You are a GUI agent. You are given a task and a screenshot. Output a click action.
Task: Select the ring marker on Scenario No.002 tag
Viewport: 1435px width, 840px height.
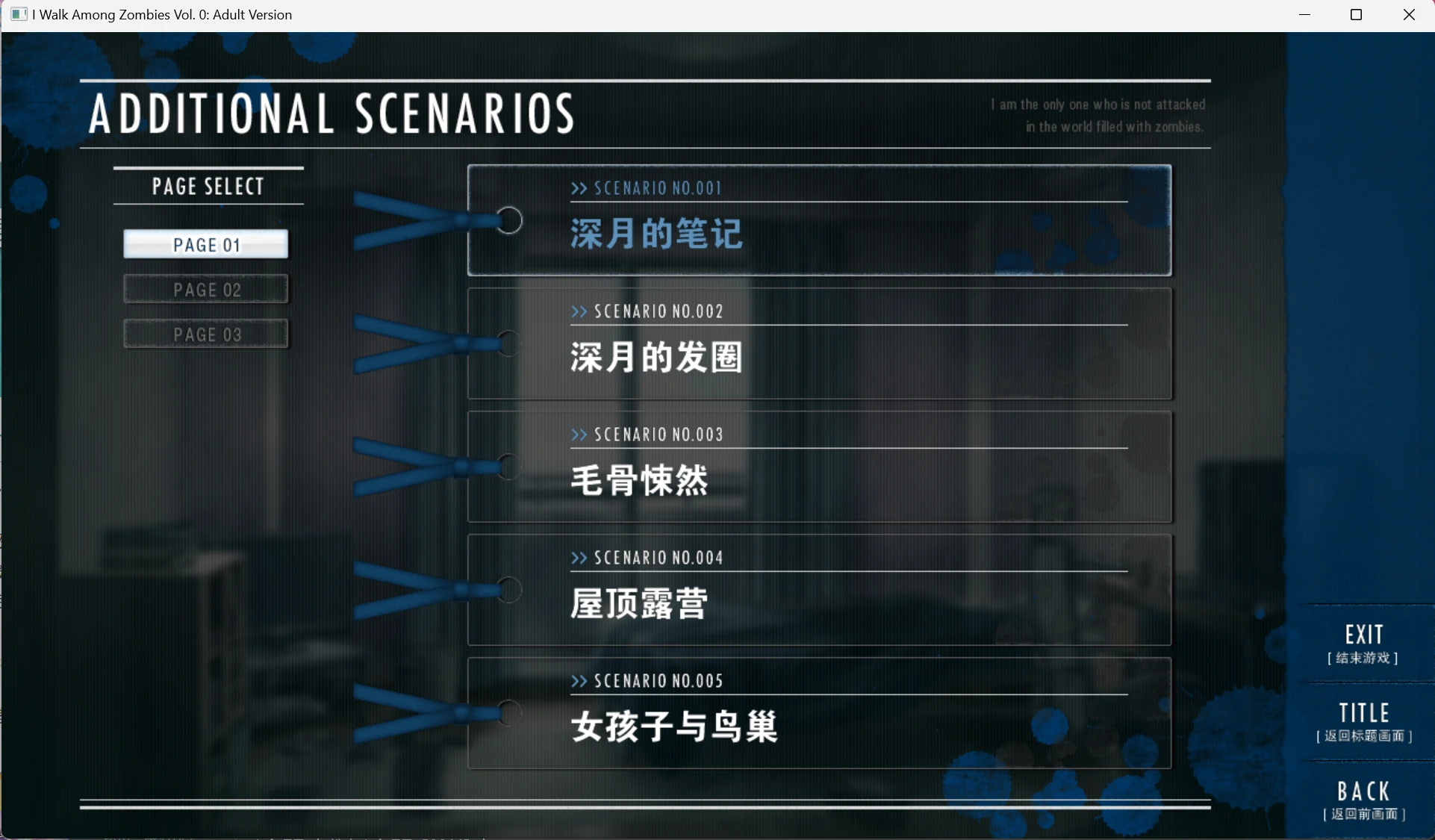click(x=509, y=343)
